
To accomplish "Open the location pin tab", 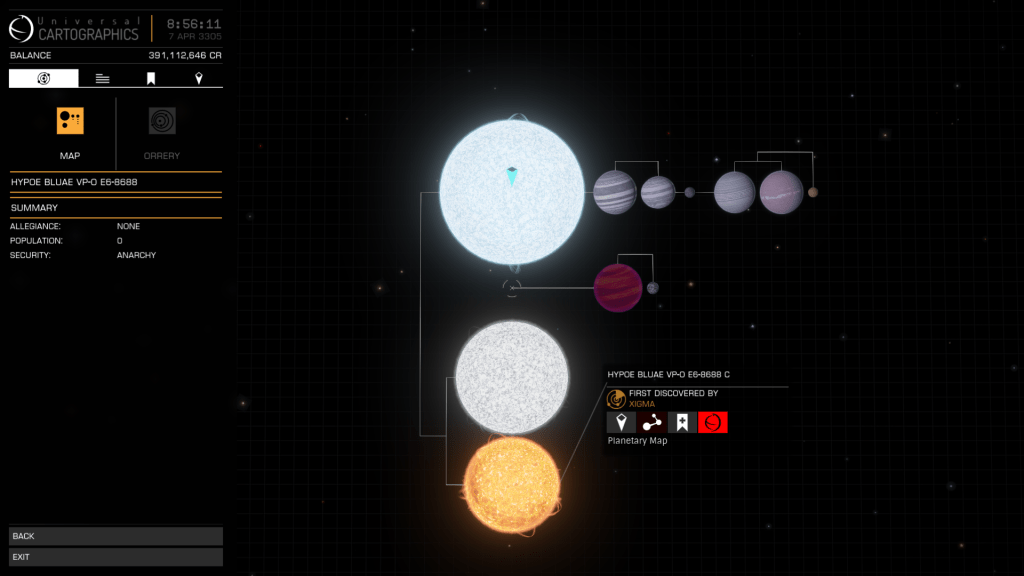I will pos(198,78).
